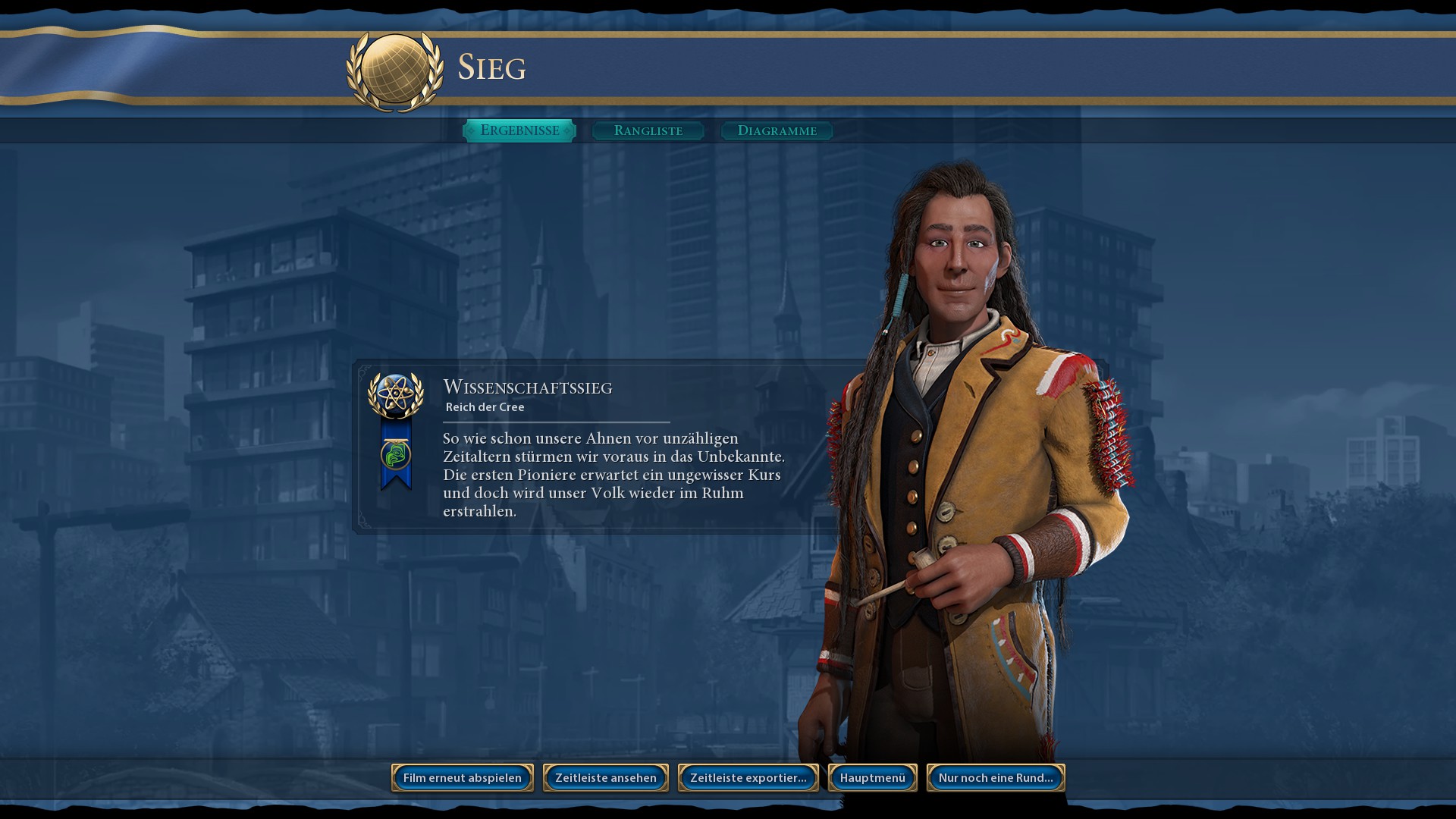1456x819 pixels.
Task: Show the Diagramme tab
Action: pos(777,130)
